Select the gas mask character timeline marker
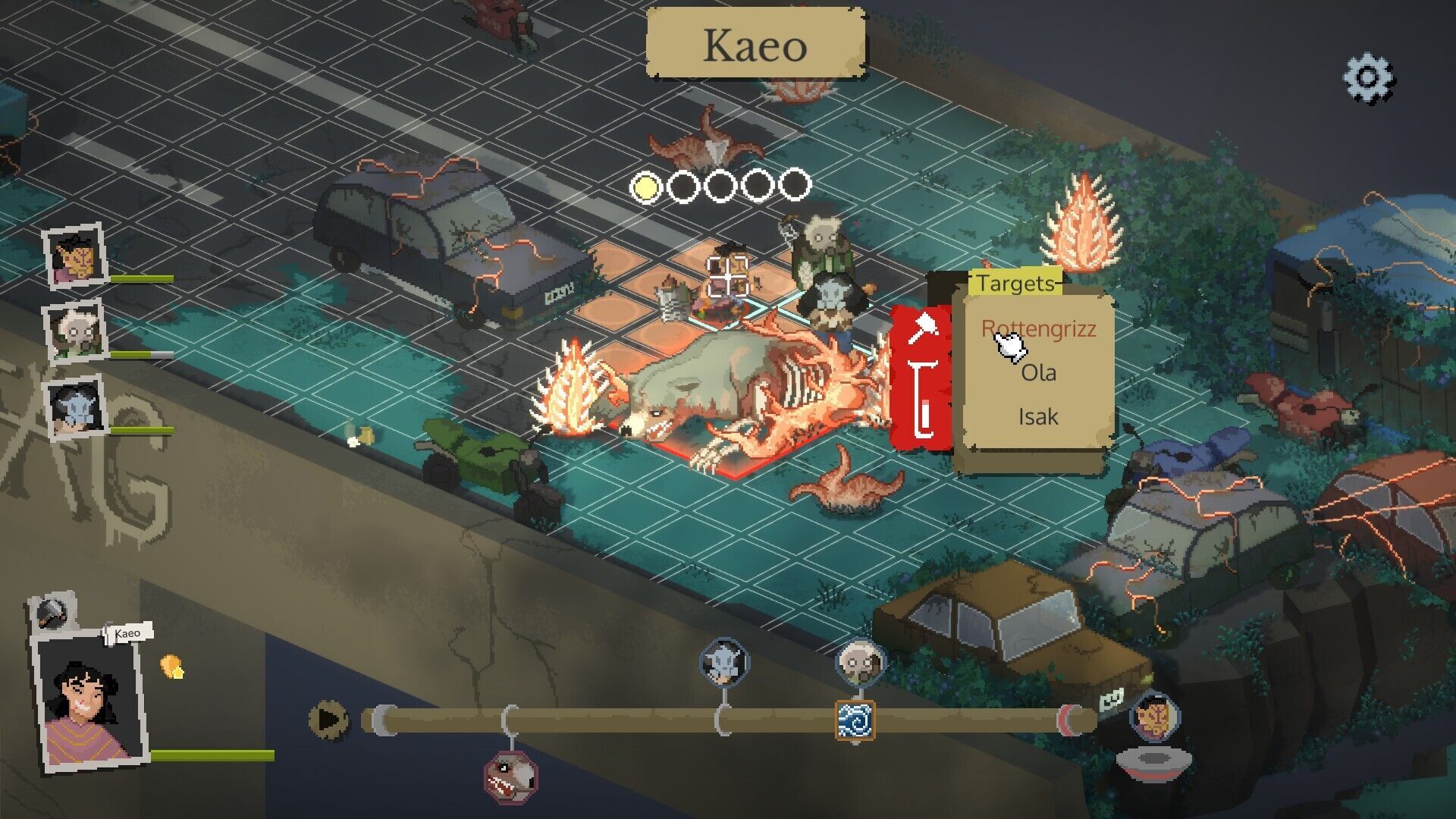 pyautogui.click(x=860, y=662)
